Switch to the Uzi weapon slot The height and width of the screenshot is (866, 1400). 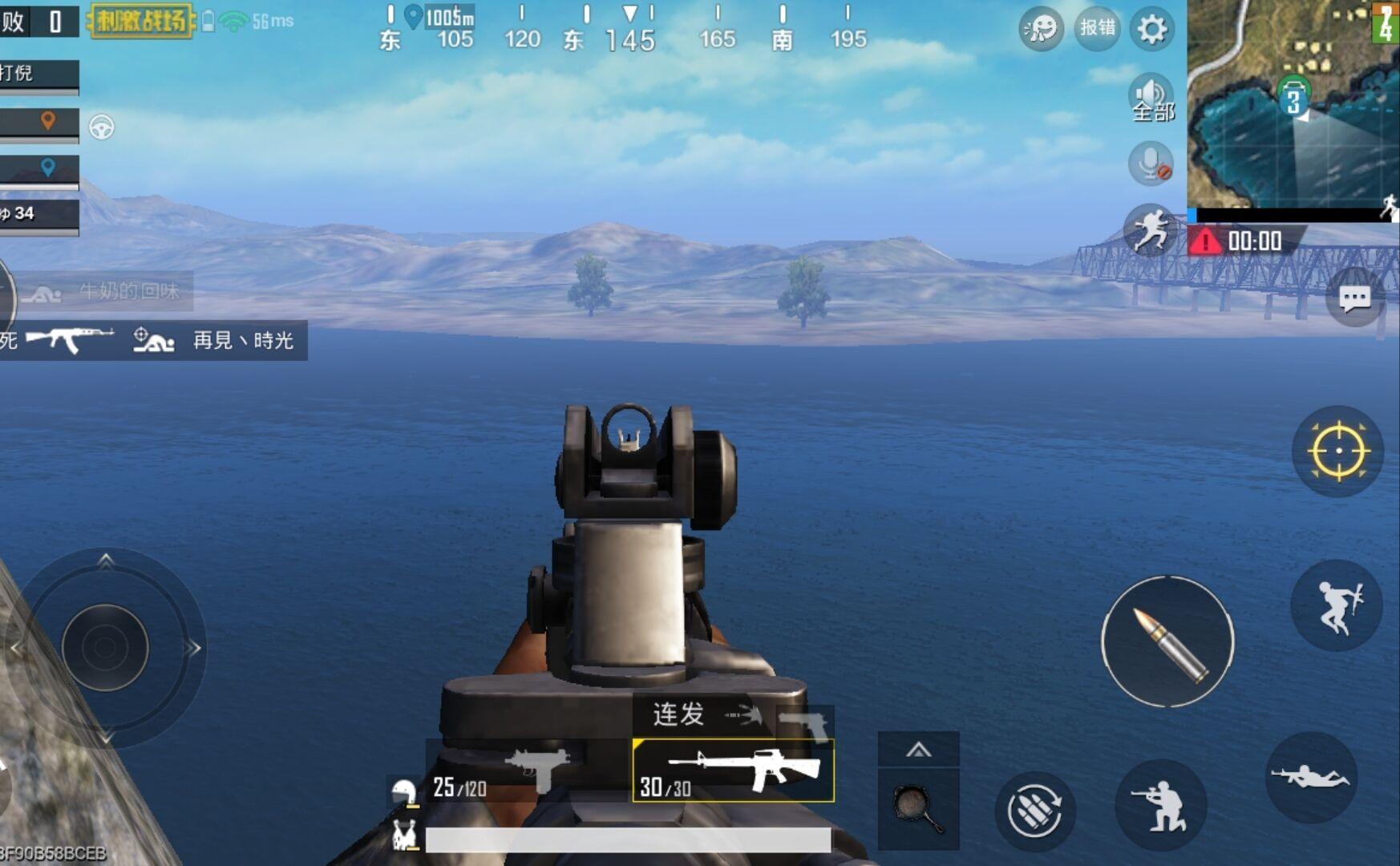[529, 770]
